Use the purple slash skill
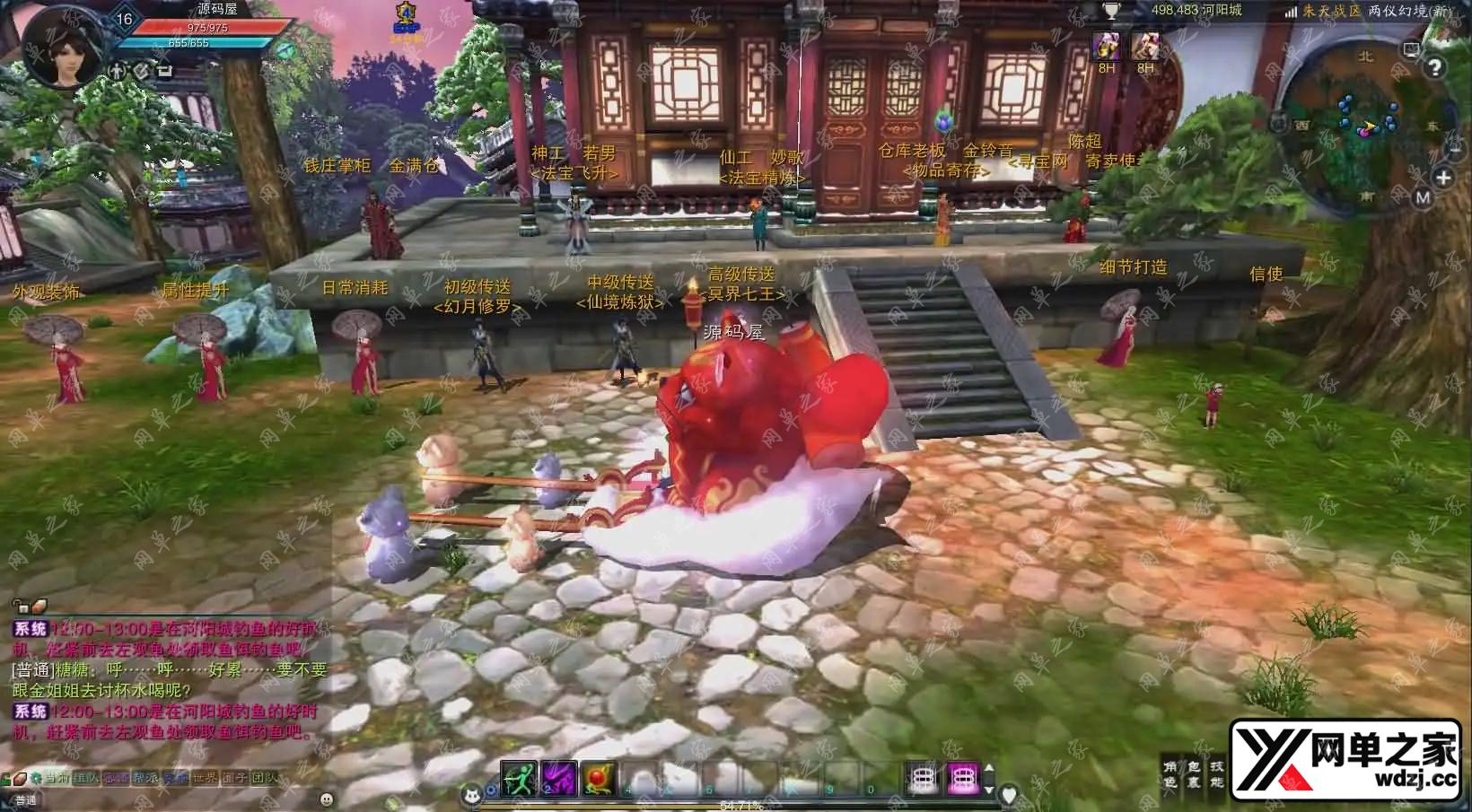1472x812 pixels. click(558, 778)
